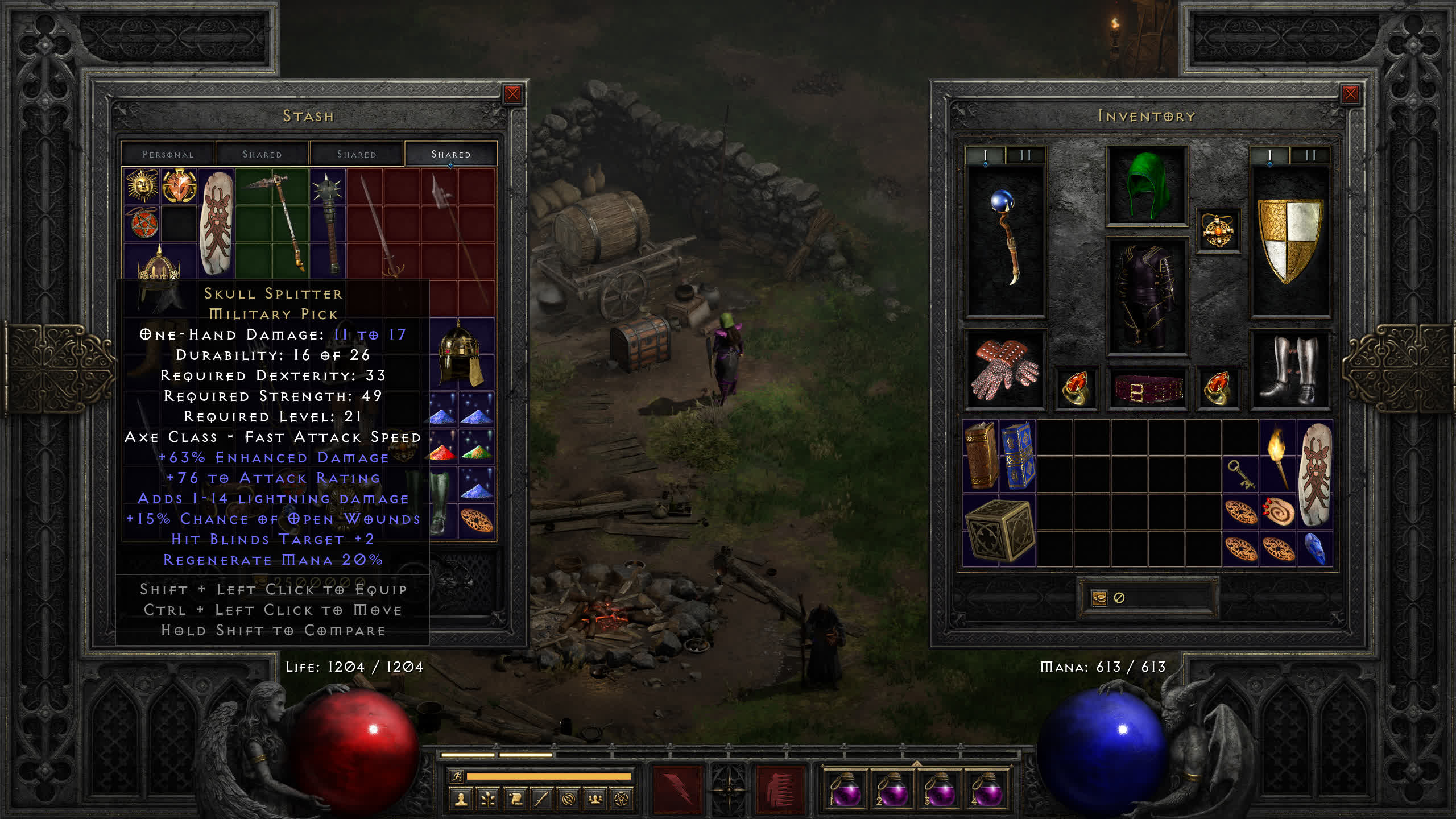Pick up the Horadric Cube in inventory

click(999, 530)
